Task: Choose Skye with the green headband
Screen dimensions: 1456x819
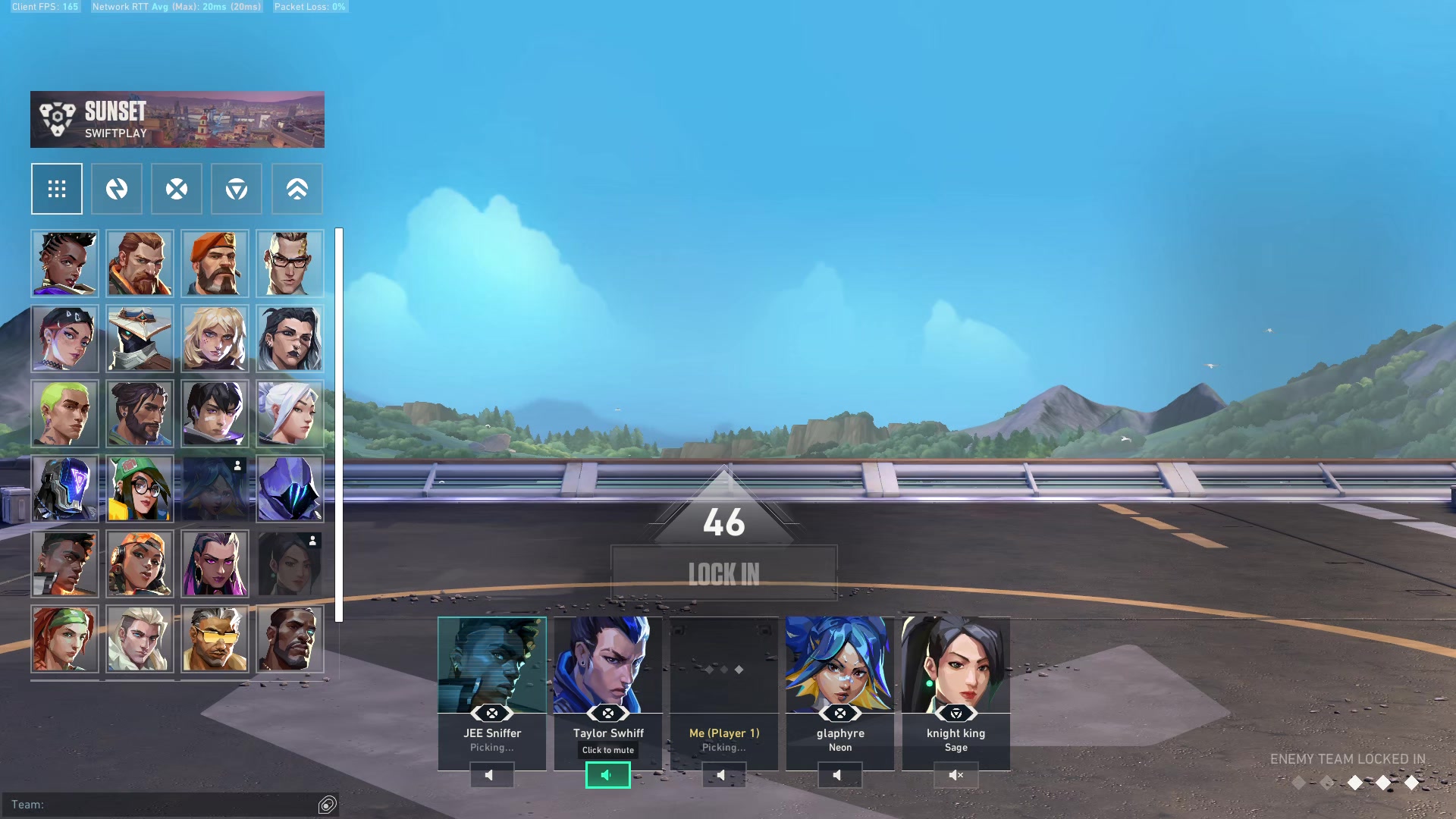Action: (x=64, y=639)
